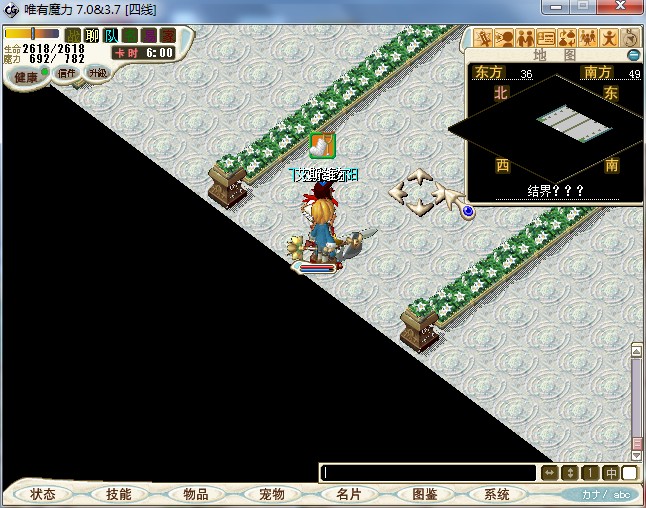The width and height of the screenshot is (646, 508).
Task: Click the 升级 level up button
Action: [x=97, y=72]
